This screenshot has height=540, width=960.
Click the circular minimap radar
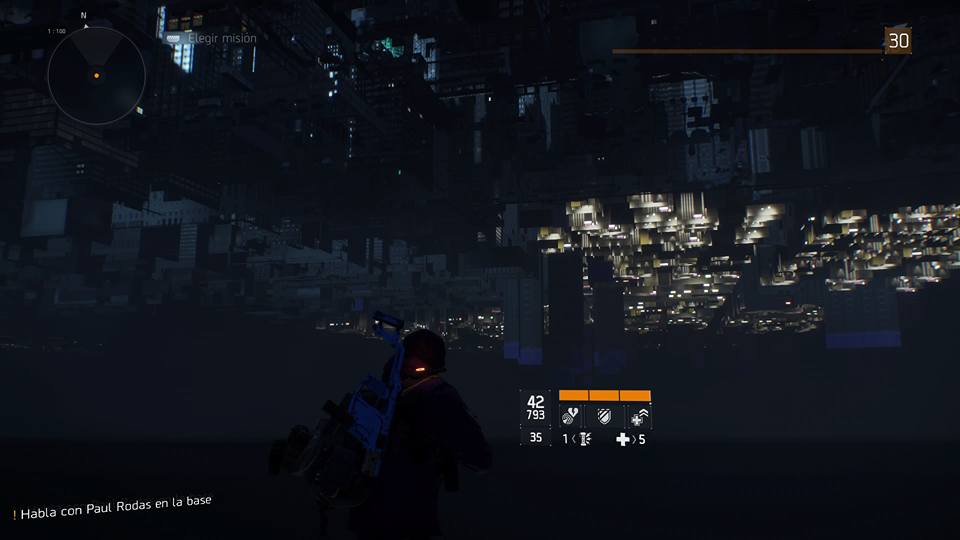(x=96, y=76)
